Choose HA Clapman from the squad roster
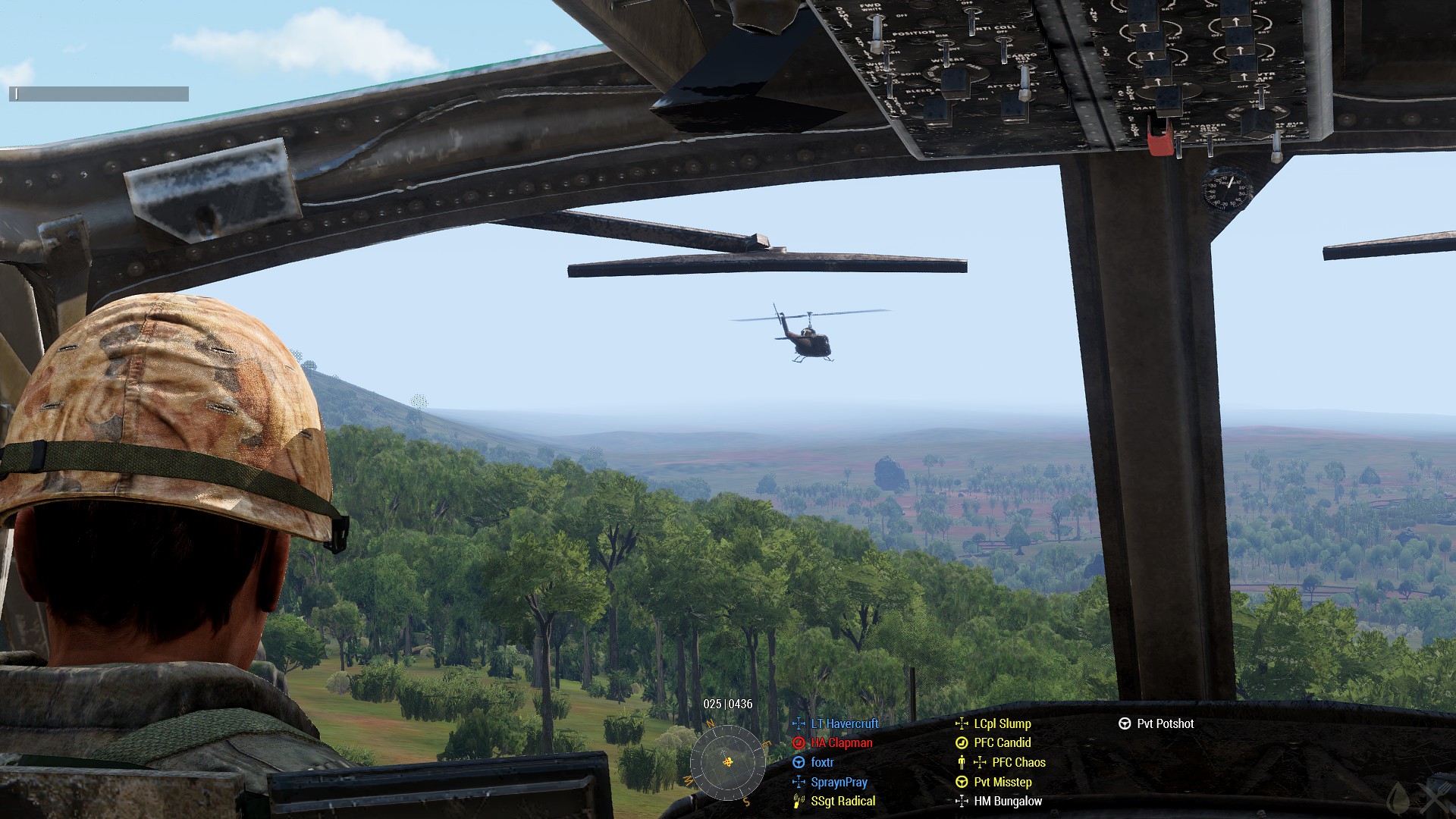Viewport: 1456px width, 819px height. coord(841,743)
